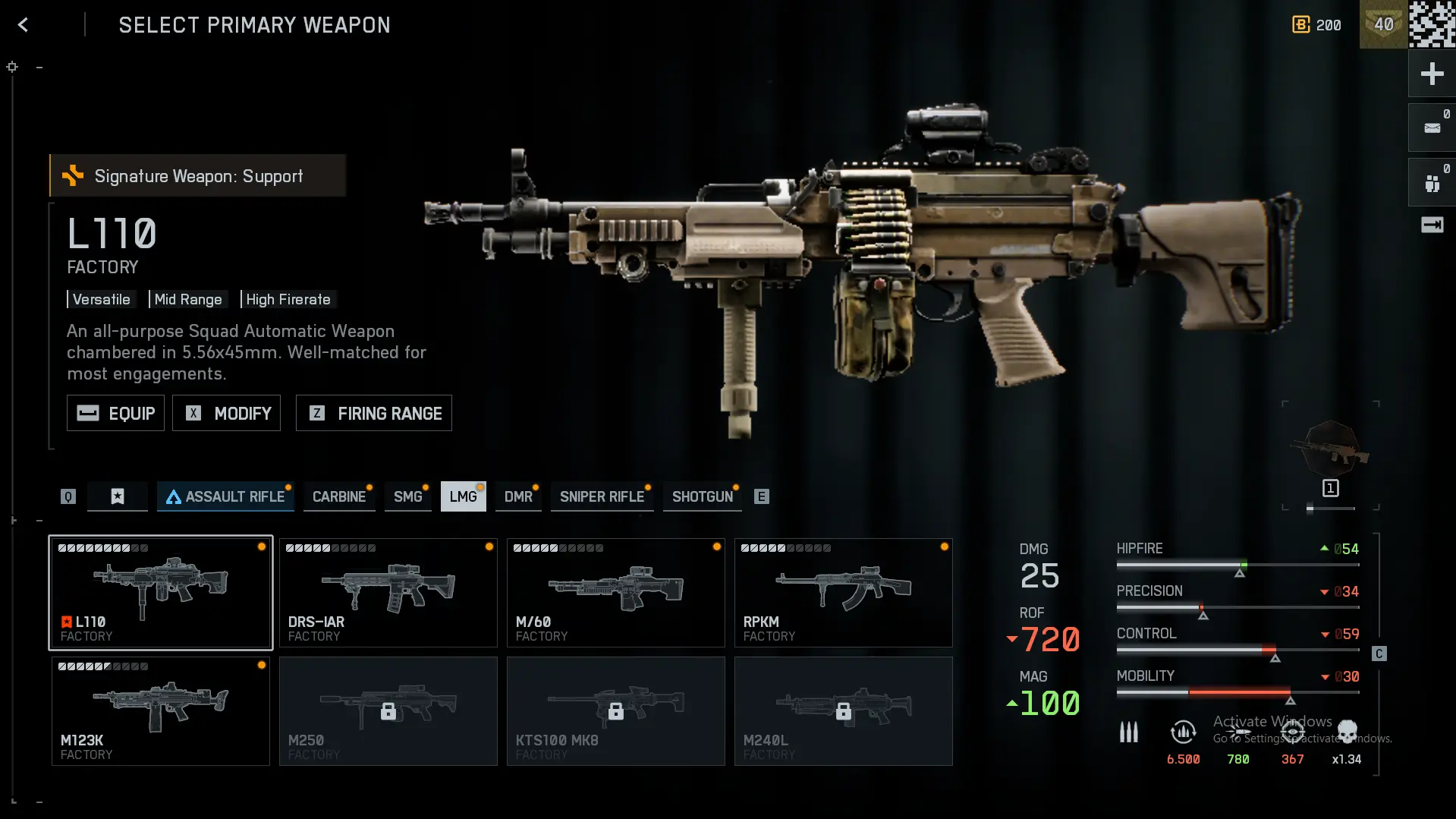
Task: Go back with the top-left arrow
Action: tap(23, 25)
